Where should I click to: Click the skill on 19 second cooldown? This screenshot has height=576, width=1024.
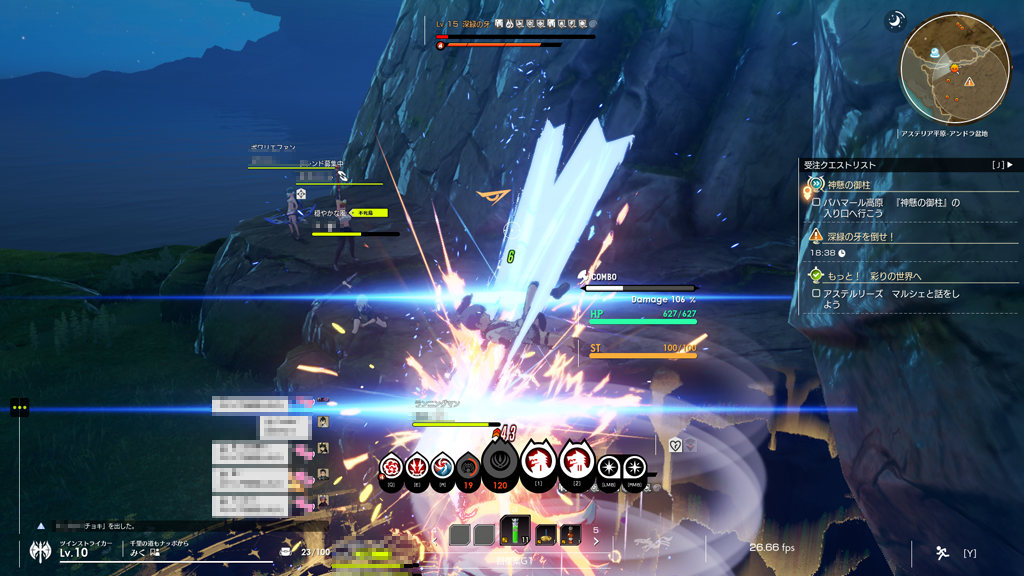[468, 467]
